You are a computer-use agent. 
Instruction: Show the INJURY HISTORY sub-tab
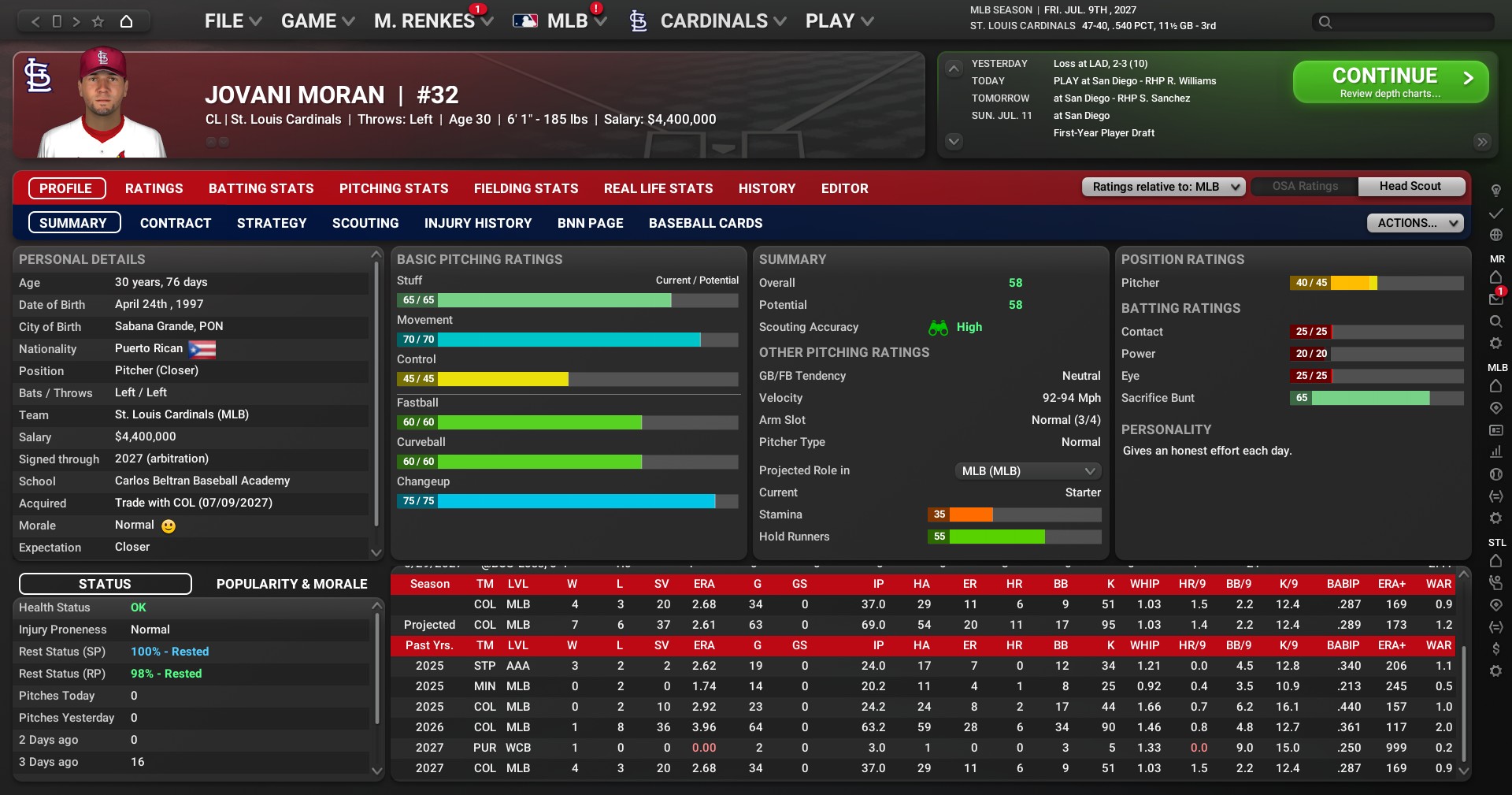point(478,223)
